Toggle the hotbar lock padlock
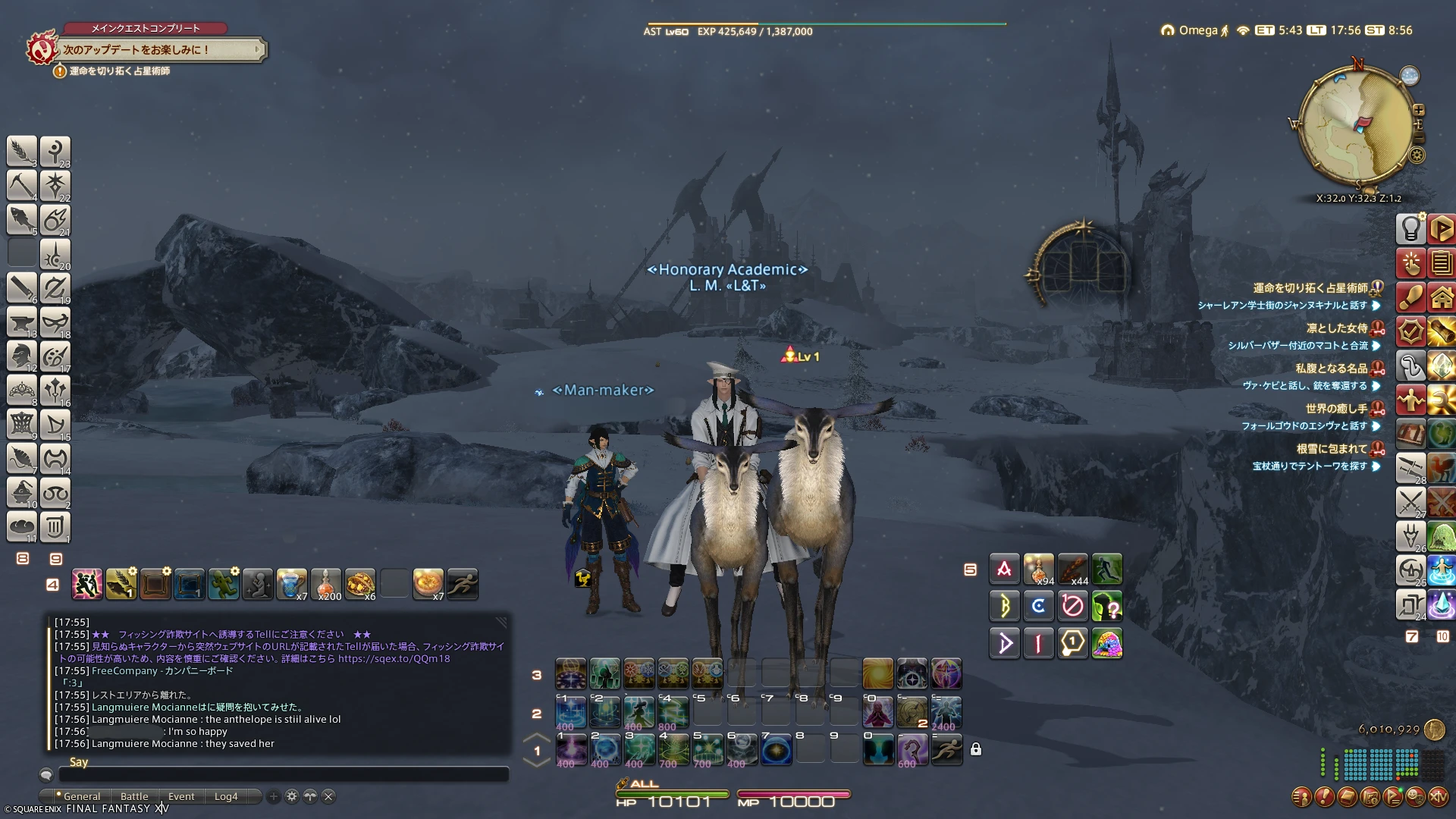1456x819 pixels. coord(976,749)
